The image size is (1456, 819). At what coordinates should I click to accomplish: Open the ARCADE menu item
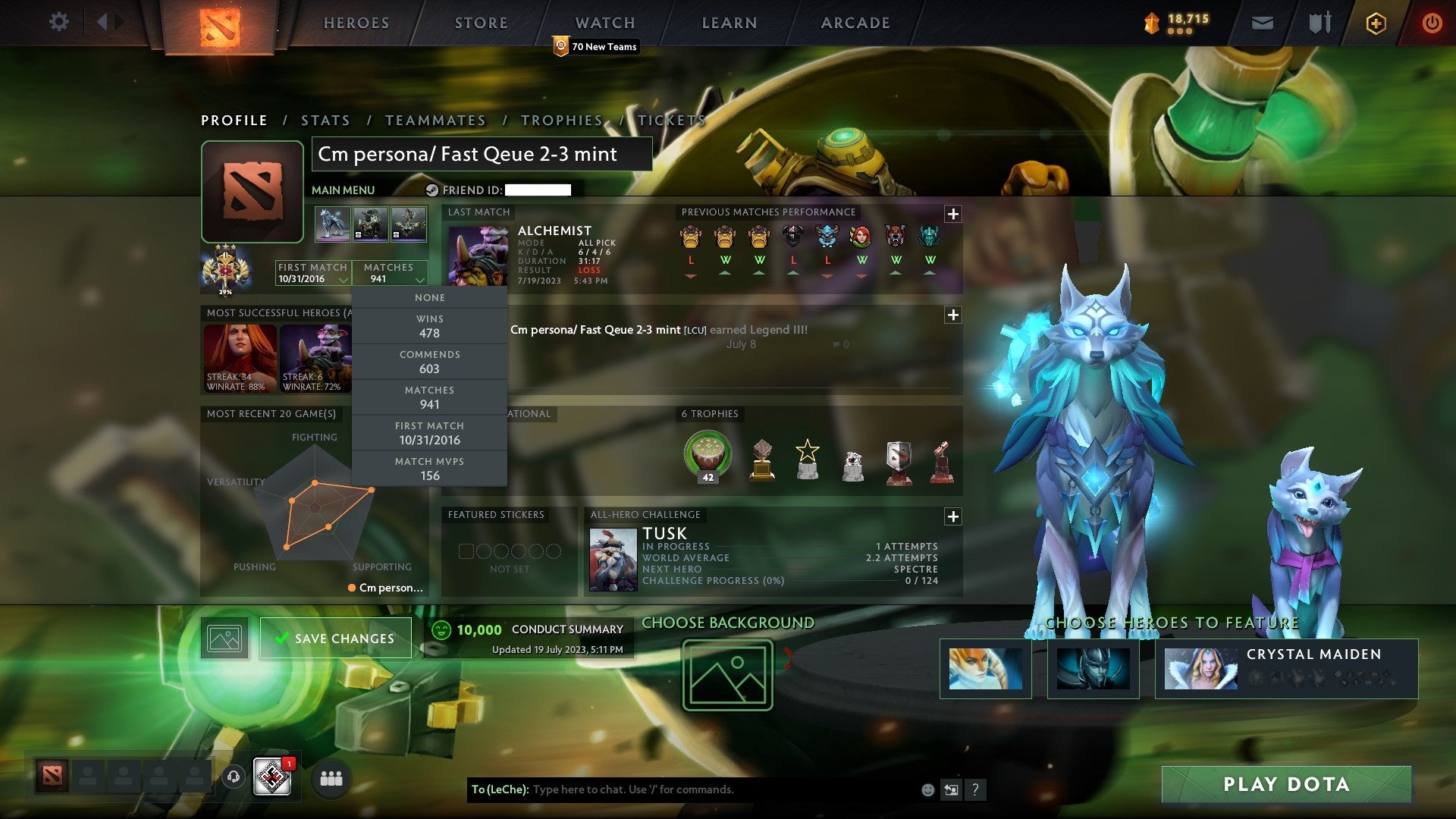(x=854, y=23)
